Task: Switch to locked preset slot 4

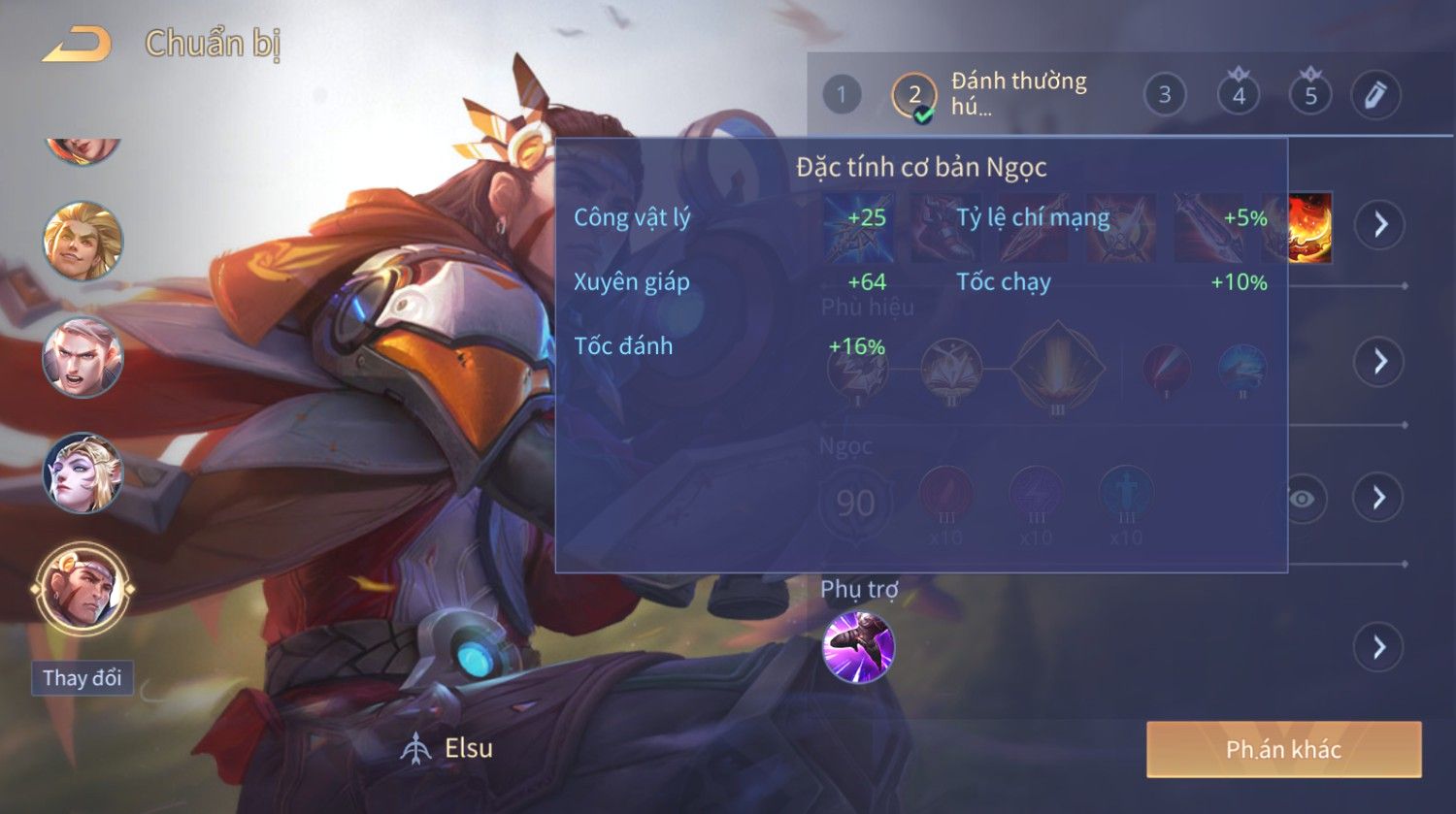Action: pos(1239,94)
